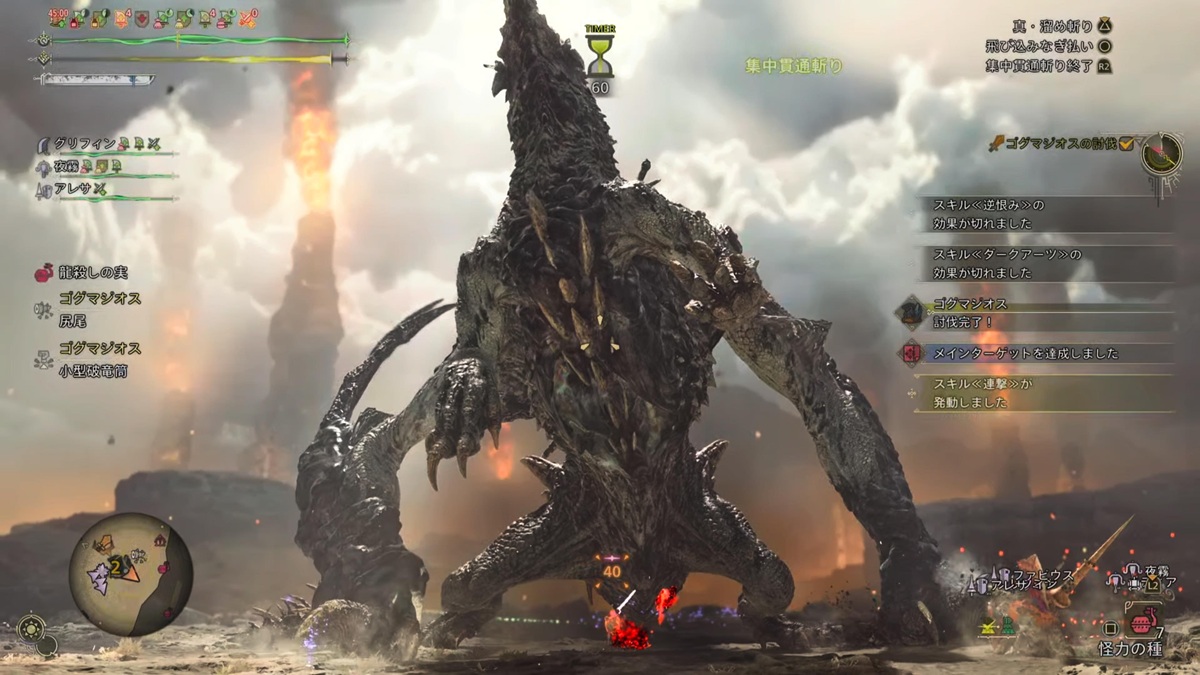1200x675 pixels.
Task: Click the round compass clock beside the quest
Action: (1162, 153)
